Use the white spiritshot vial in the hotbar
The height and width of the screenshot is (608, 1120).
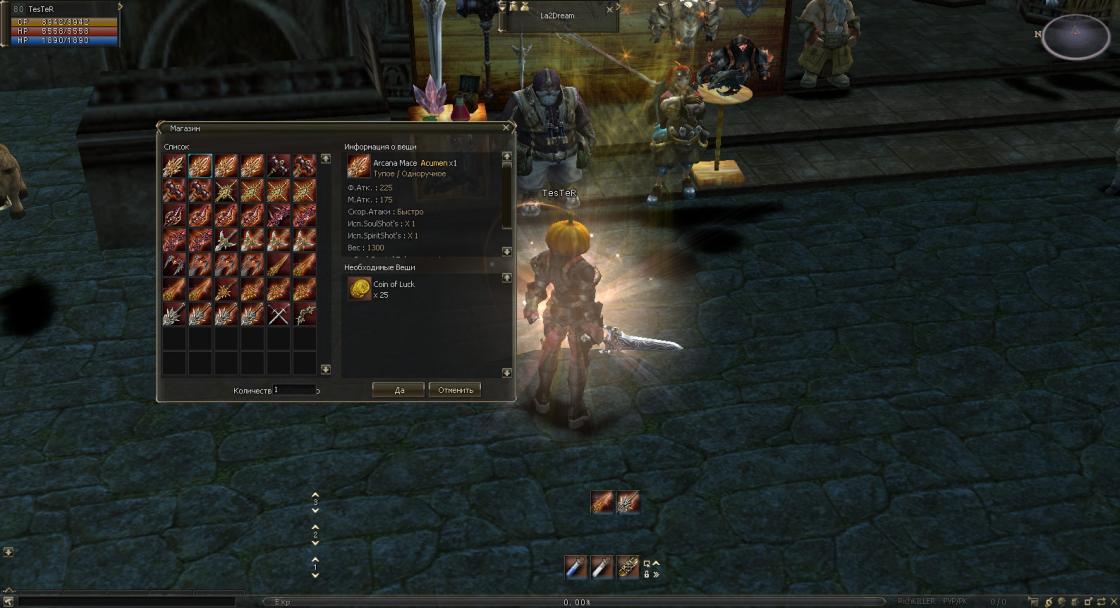tap(601, 567)
